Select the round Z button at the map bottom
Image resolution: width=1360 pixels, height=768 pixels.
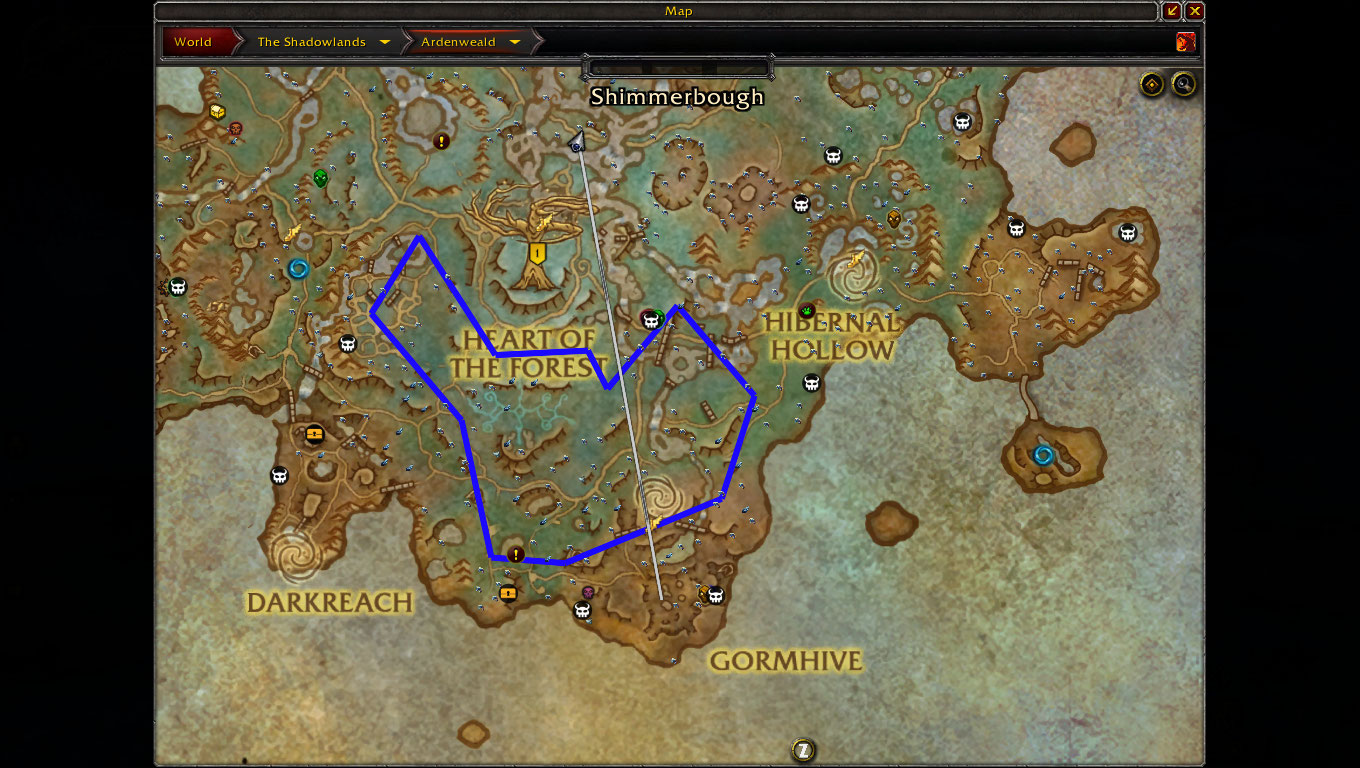pos(803,750)
